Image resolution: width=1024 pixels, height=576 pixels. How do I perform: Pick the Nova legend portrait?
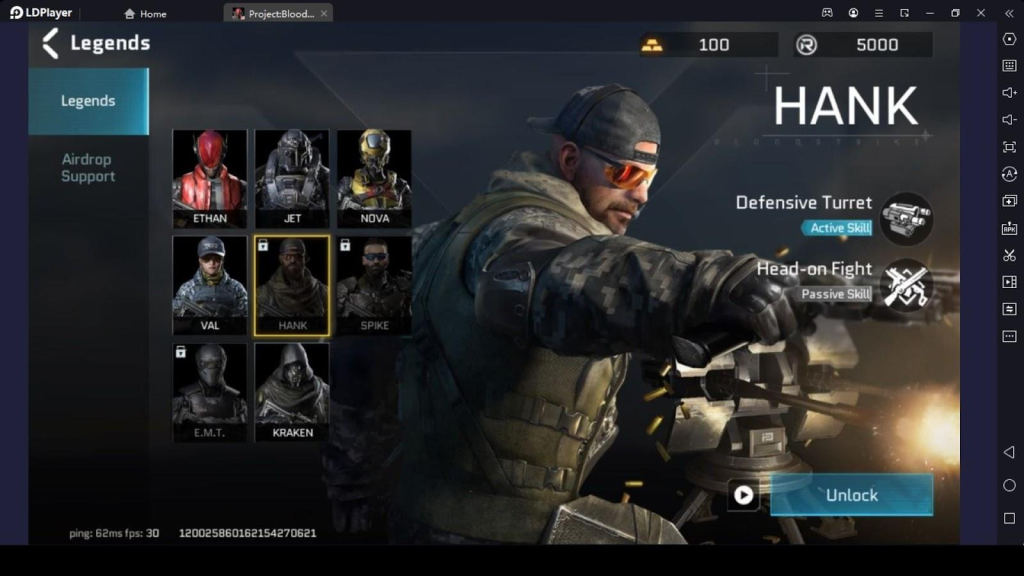point(374,178)
